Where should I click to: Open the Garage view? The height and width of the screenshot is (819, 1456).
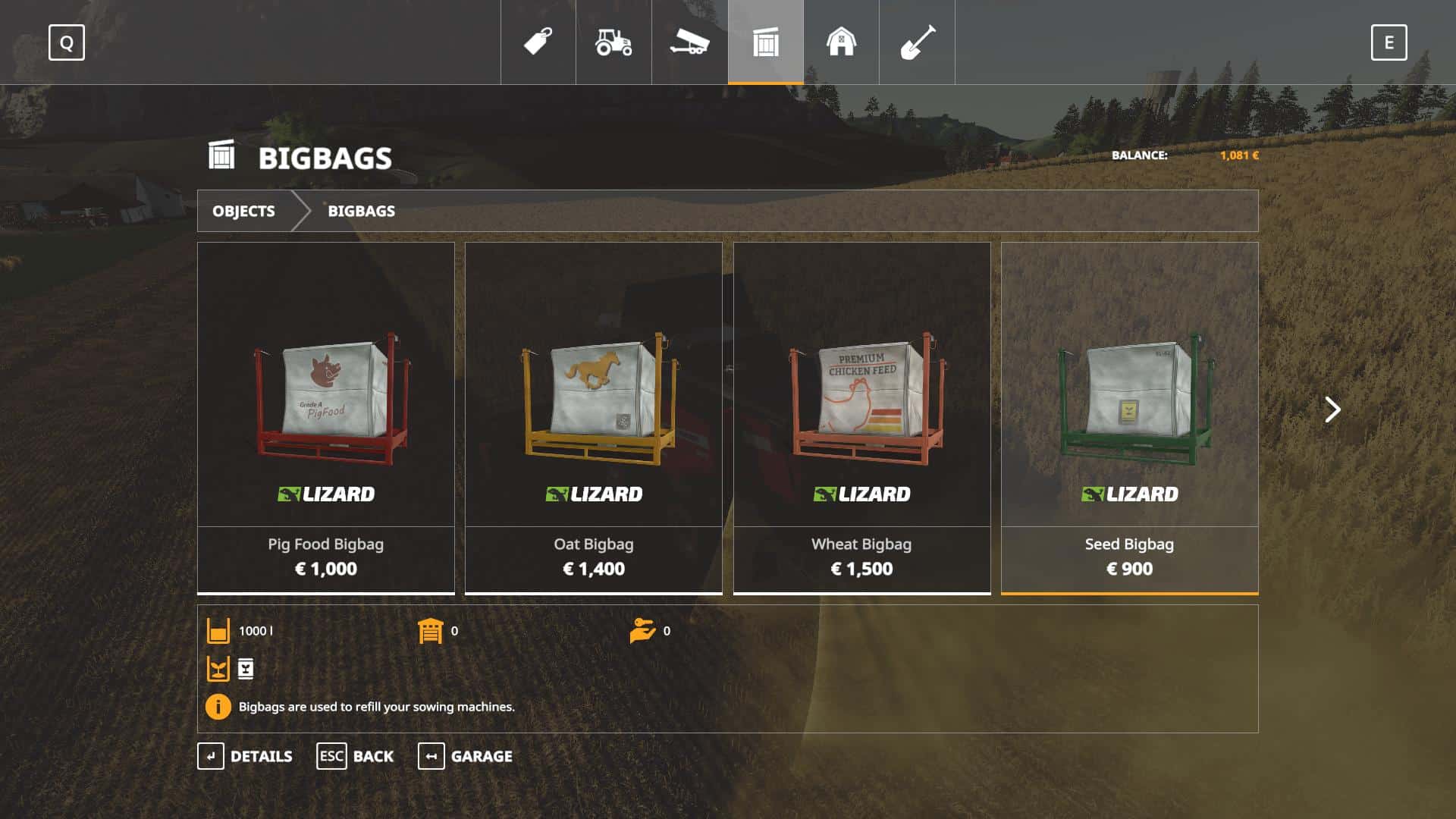(465, 756)
